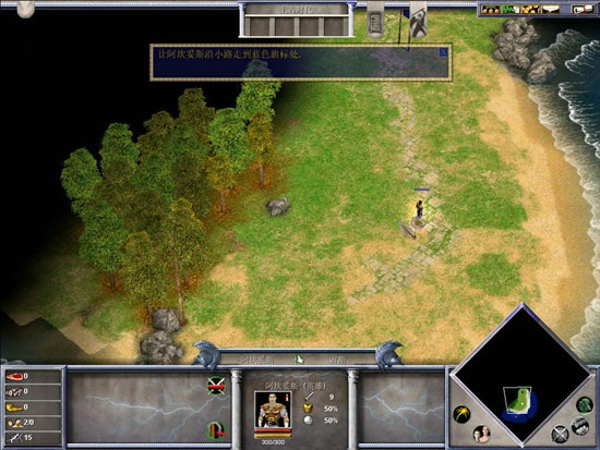The height and width of the screenshot is (450, 600).
Task: Select the hero banner icon at top
Action: pyautogui.click(x=418, y=20)
